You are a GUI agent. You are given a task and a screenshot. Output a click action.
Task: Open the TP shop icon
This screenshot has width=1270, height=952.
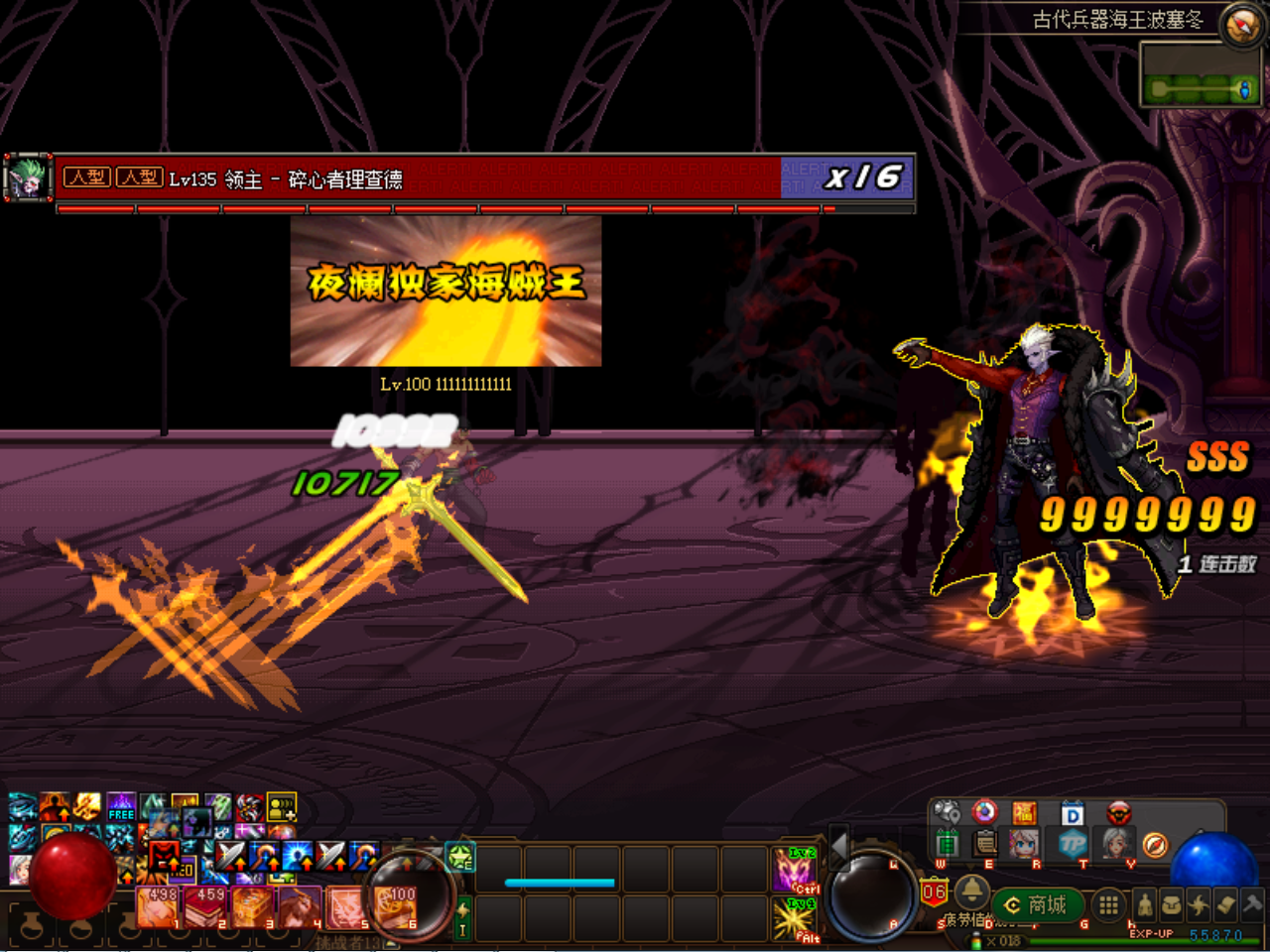pyautogui.click(x=1073, y=843)
